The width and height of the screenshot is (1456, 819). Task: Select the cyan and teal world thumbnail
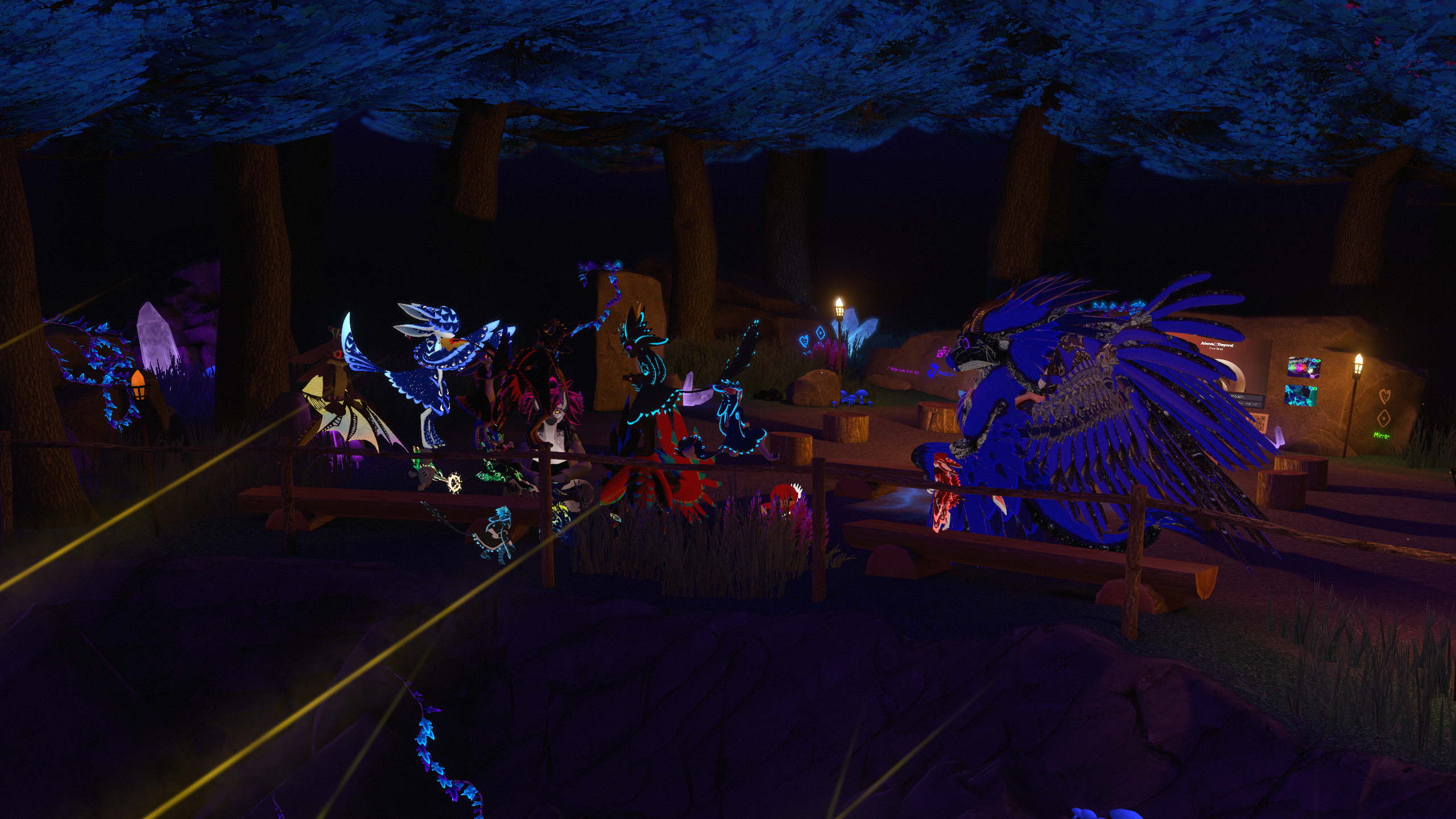coord(1301,396)
